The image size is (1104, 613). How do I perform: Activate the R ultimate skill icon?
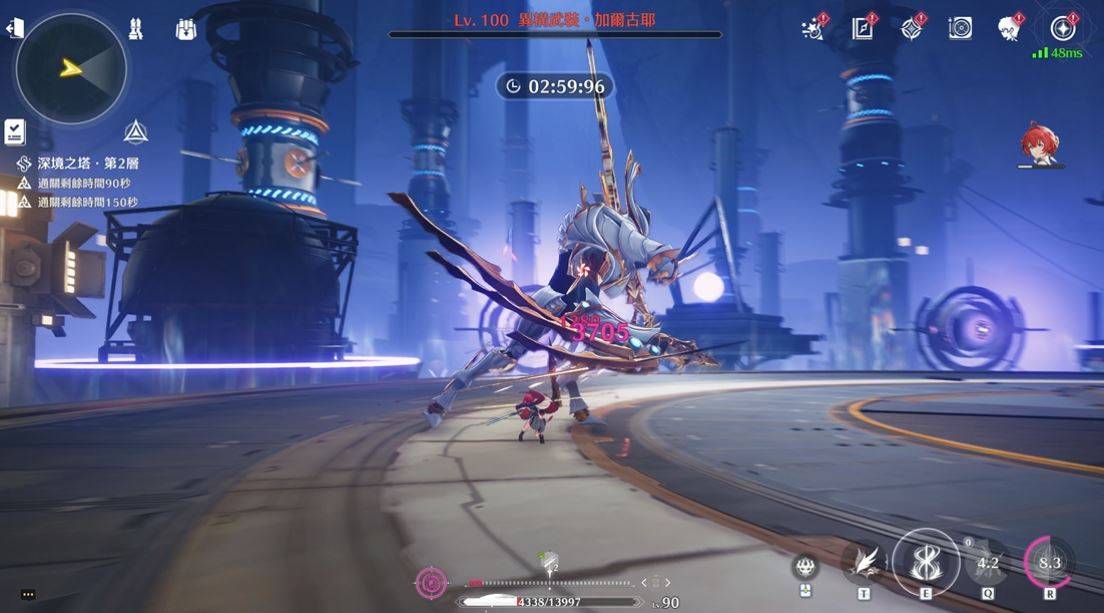(1049, 563)
